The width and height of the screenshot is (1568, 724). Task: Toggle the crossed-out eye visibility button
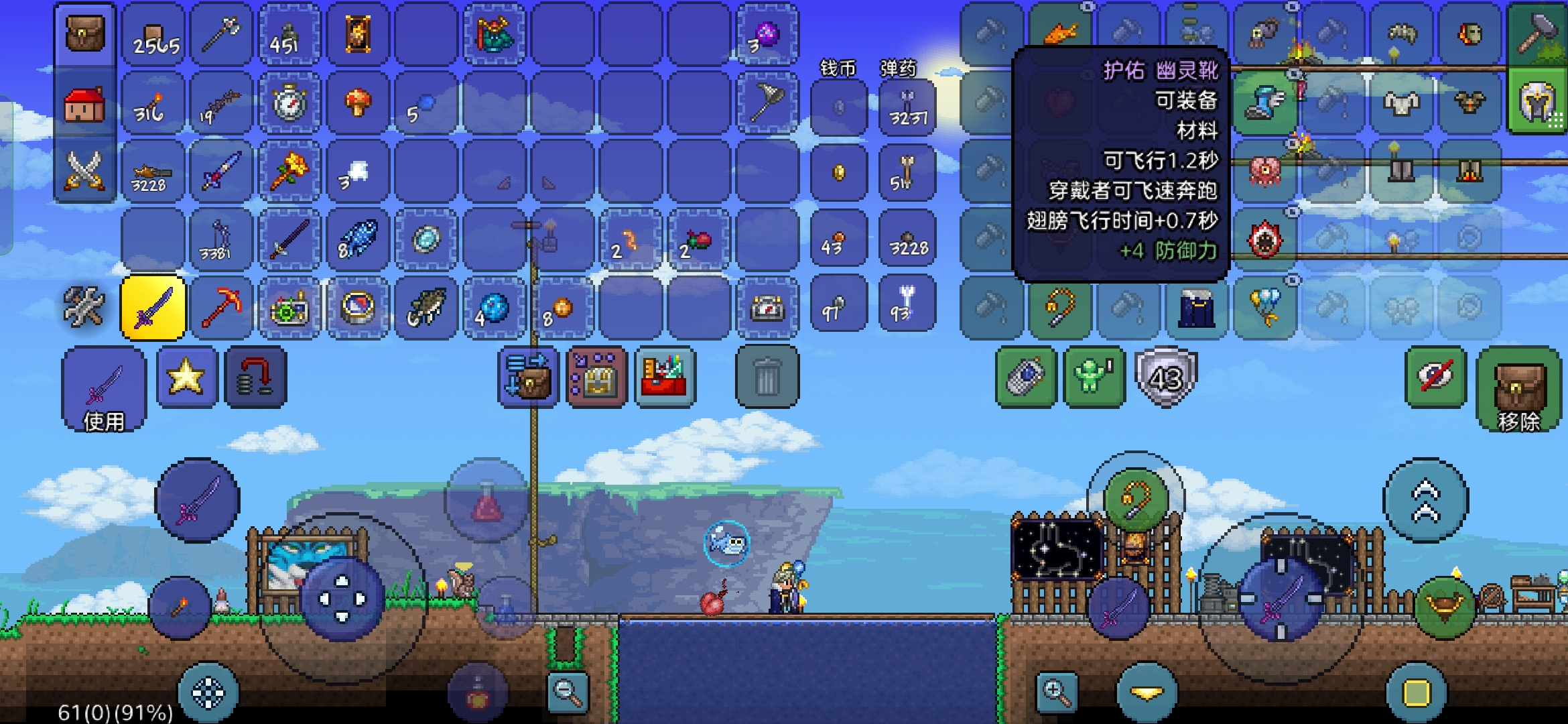tap(1435, 377)
